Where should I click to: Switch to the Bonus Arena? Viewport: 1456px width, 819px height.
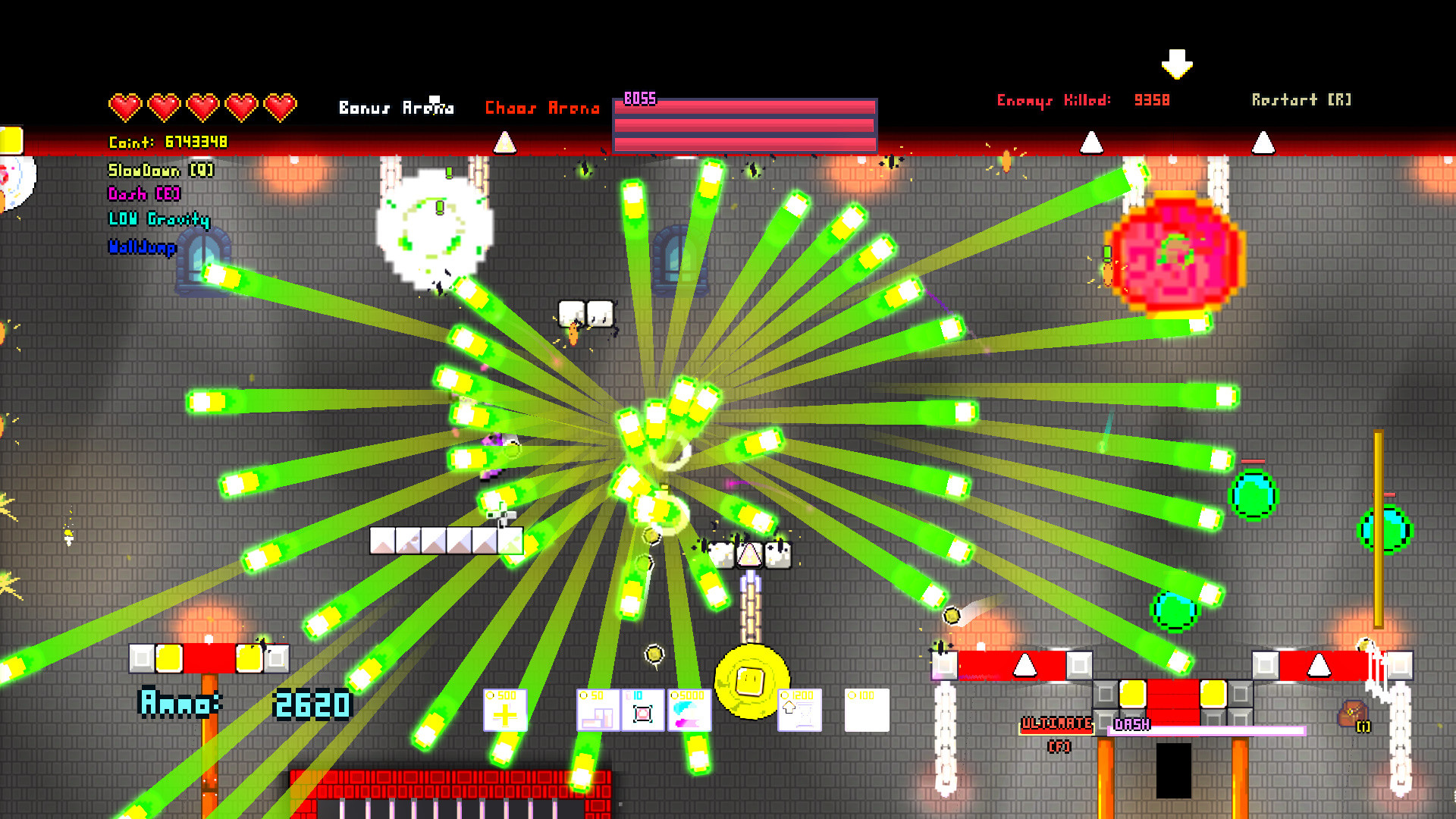[397, 108]
